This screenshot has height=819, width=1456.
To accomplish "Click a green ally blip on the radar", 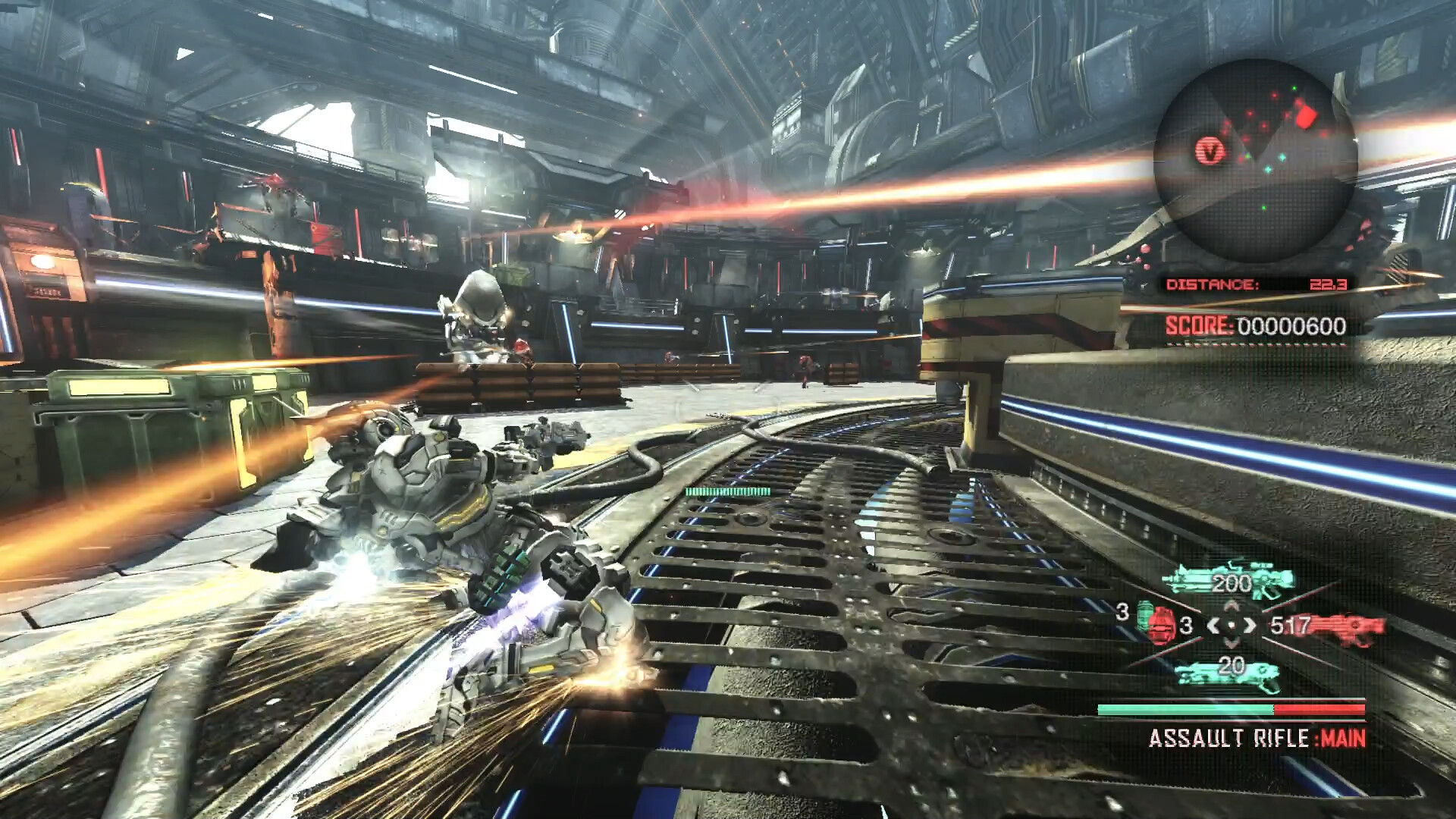I will point(1294,86).
